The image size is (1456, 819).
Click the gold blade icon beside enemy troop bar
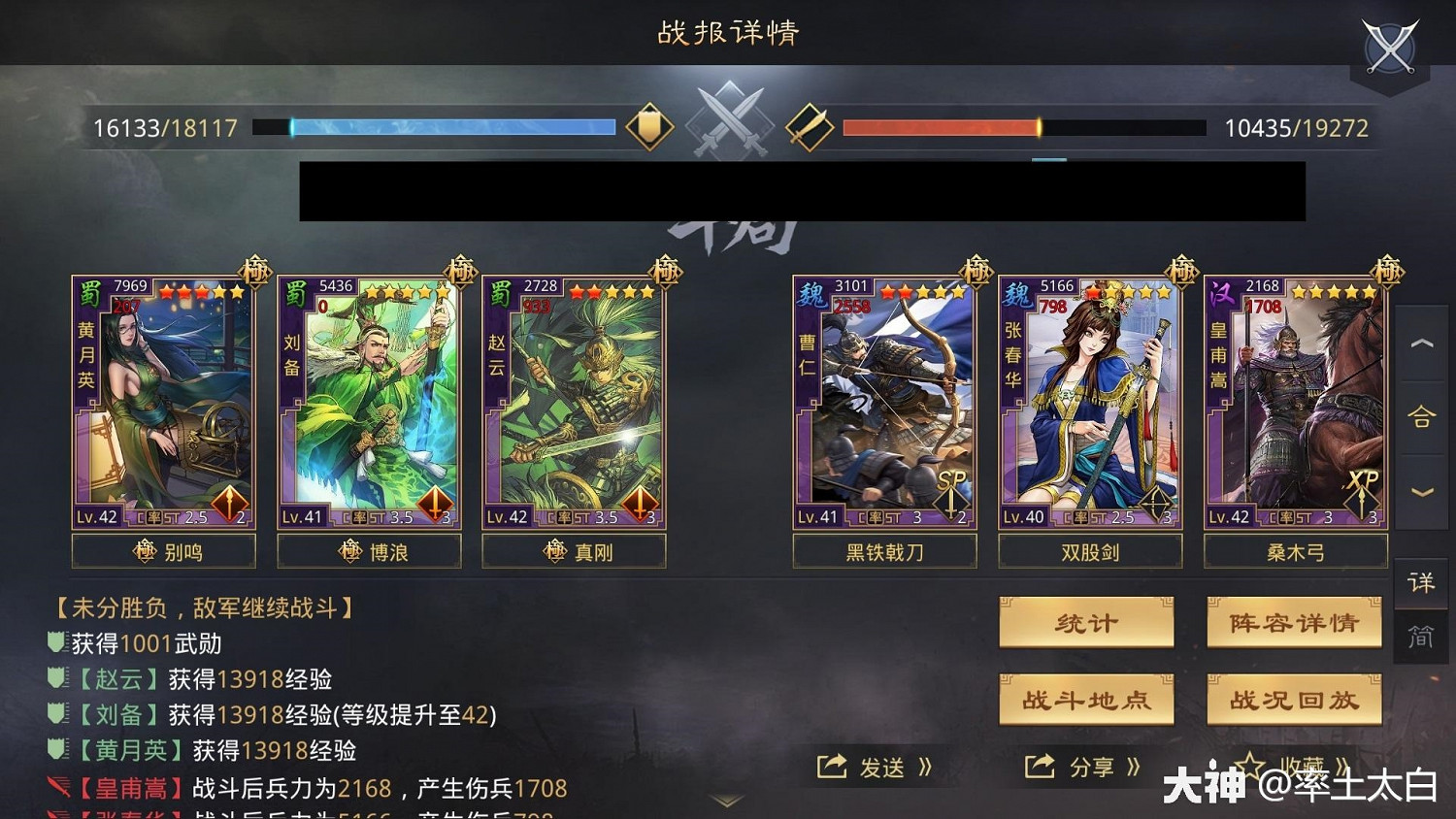pos(809,126)
